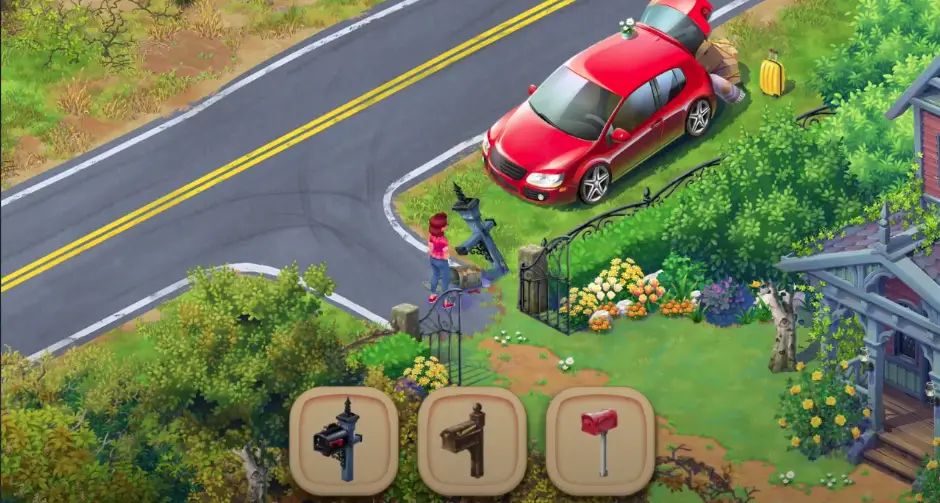This screenshot has width=940, height=503.
Task: Select the brown wooden mailbox option
Action: click(x=471, y=441)
